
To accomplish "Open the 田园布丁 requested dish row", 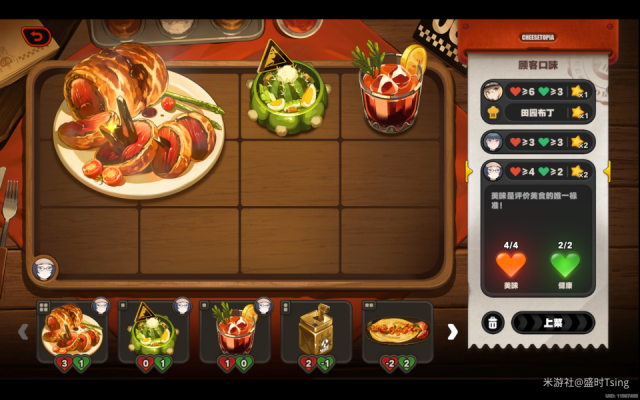I will click(537, 114).
